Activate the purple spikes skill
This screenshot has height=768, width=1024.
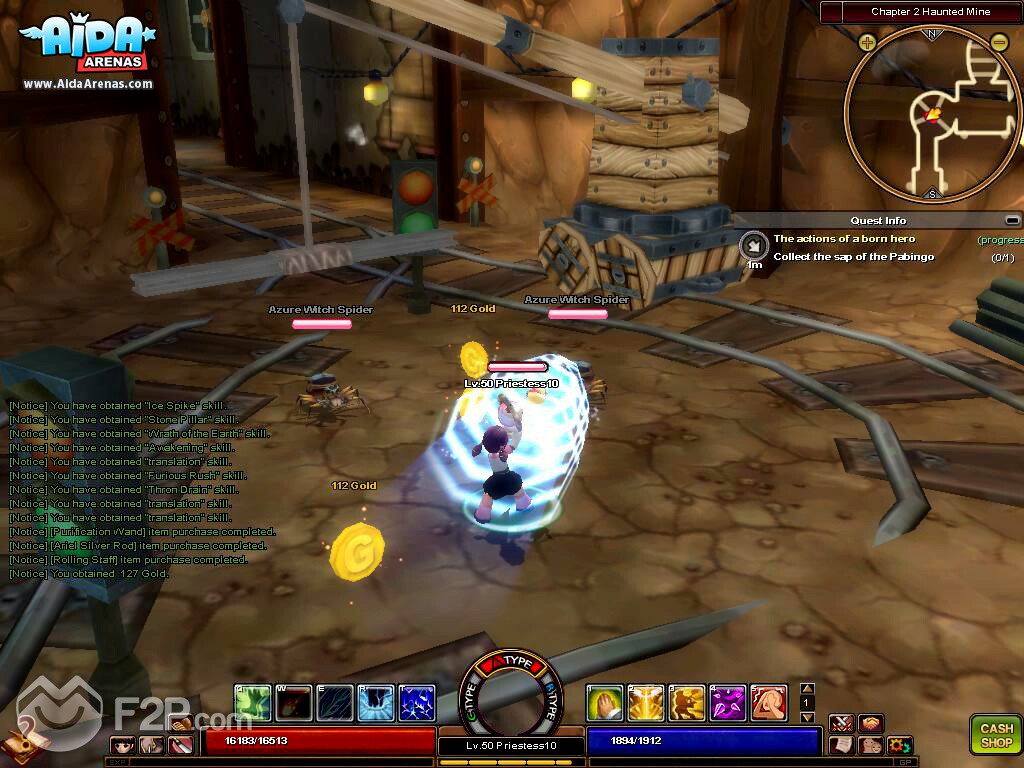click(x=728, y=703)
